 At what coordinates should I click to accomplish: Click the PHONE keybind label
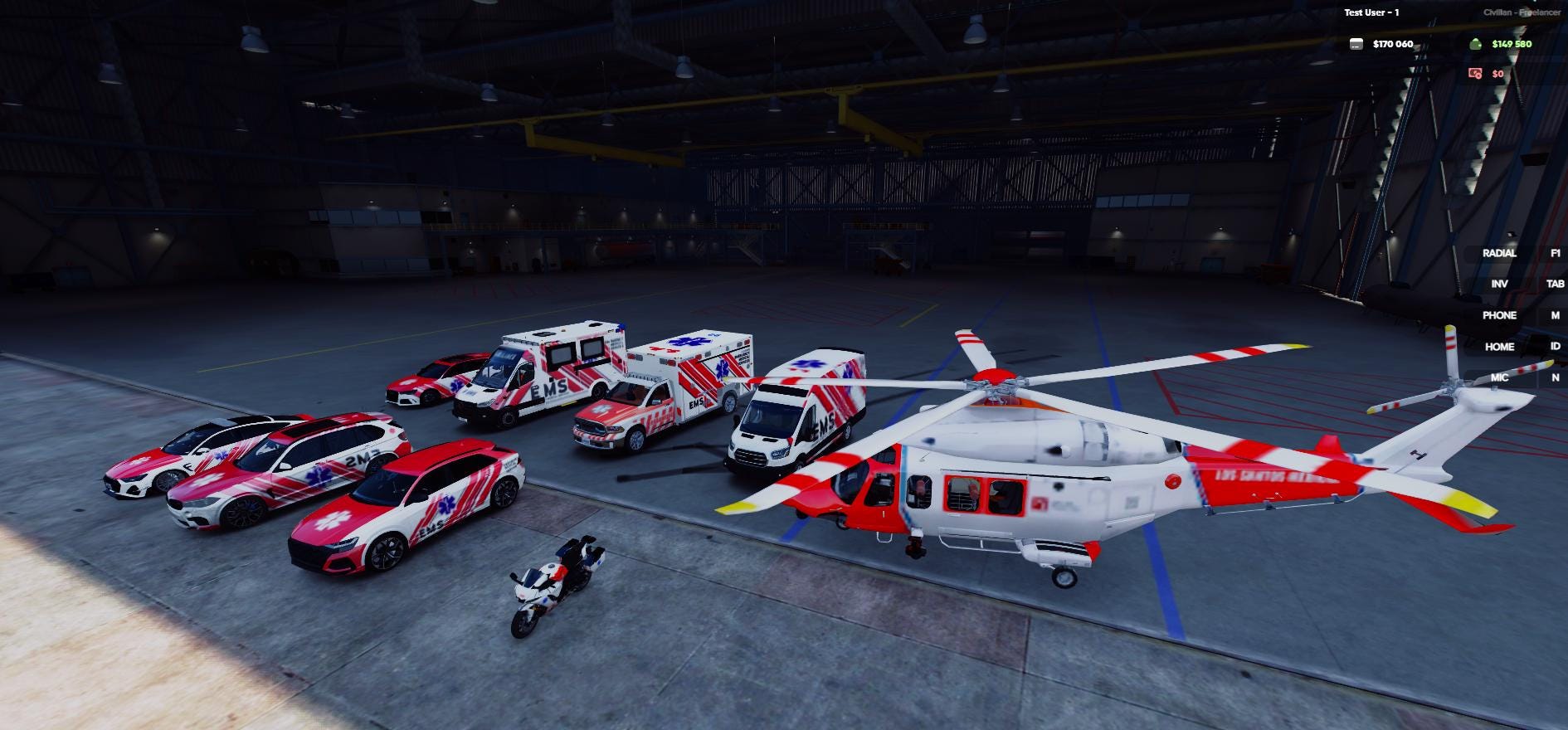click(1501, 315)
